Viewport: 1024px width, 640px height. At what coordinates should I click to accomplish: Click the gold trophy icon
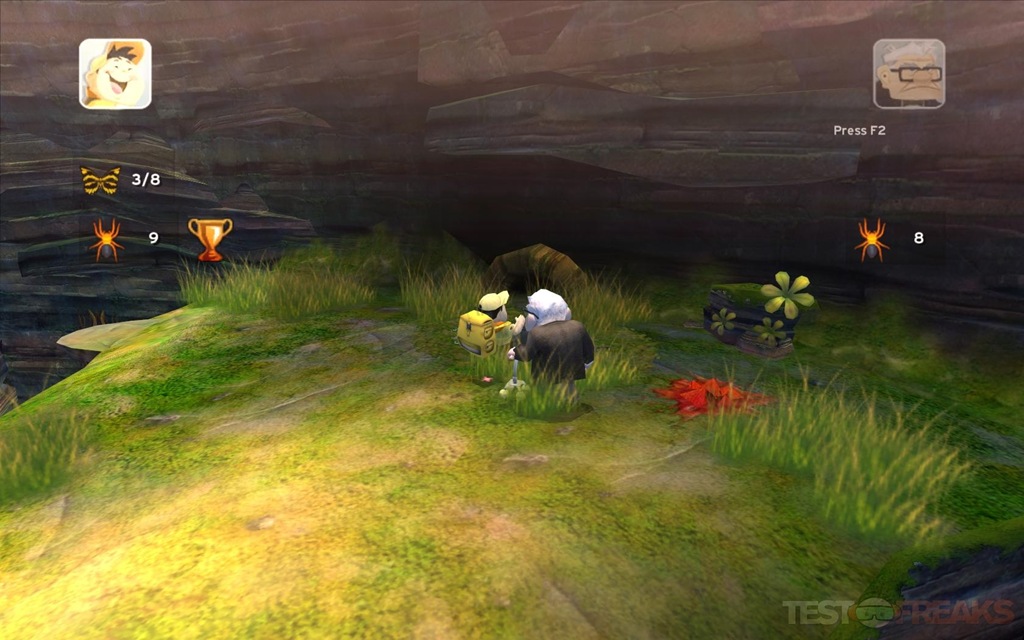pos(210,239)
